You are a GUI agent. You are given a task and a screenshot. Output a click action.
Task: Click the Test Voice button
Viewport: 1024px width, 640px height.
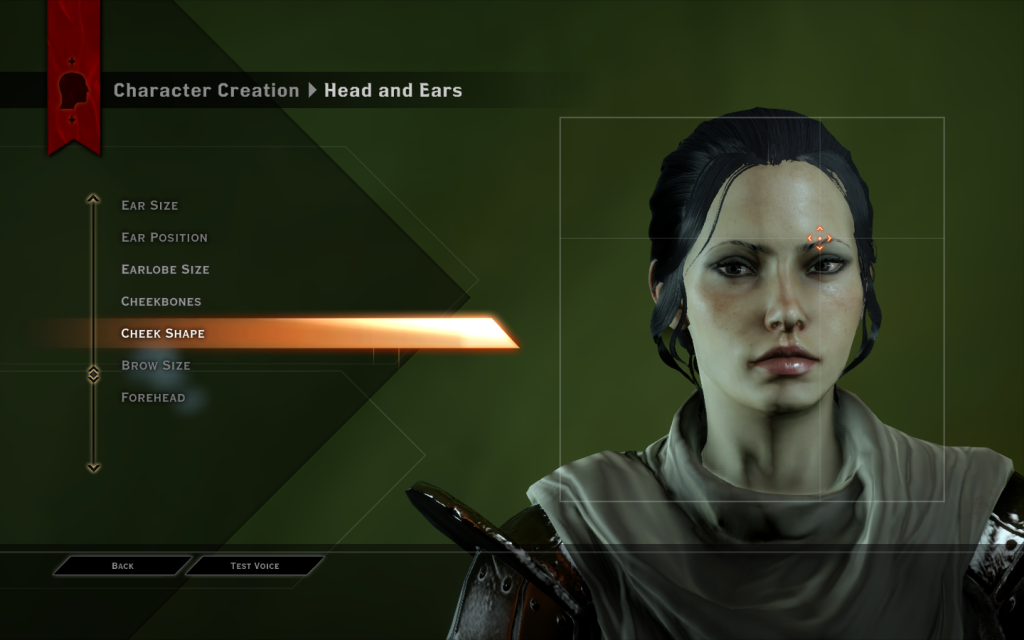click(255, 566)
